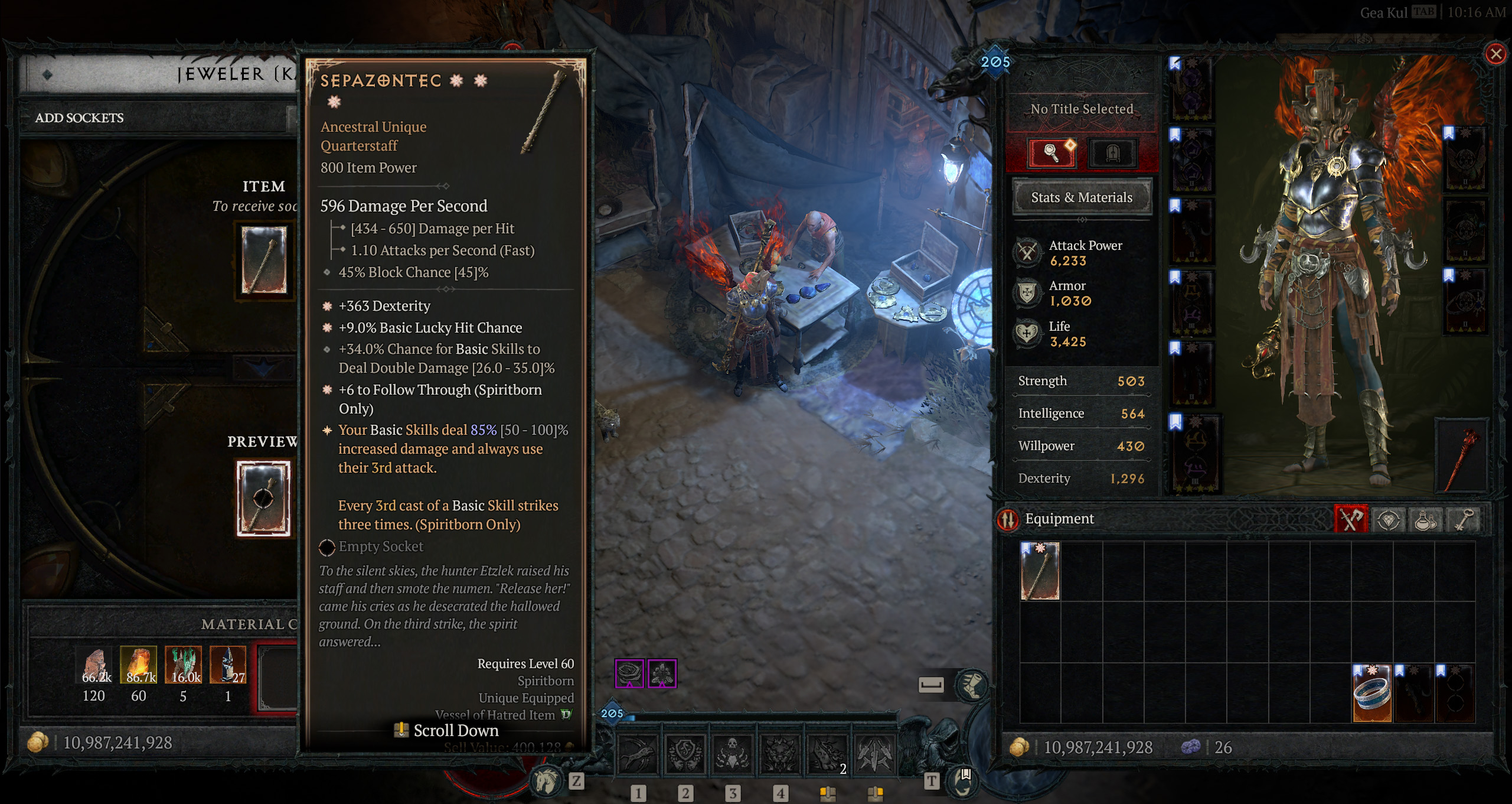The height and width of the screenshot is (804, 1512).
Task: Switch to the gem tab in the Equipment panel
Action: tap(1389, 519)
